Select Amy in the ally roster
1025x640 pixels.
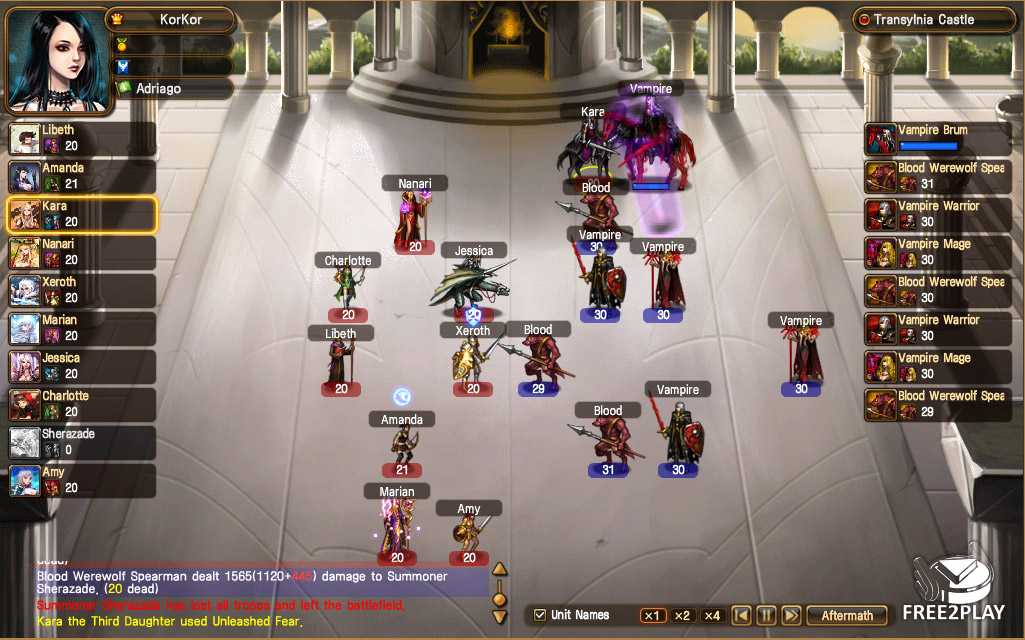82,480
